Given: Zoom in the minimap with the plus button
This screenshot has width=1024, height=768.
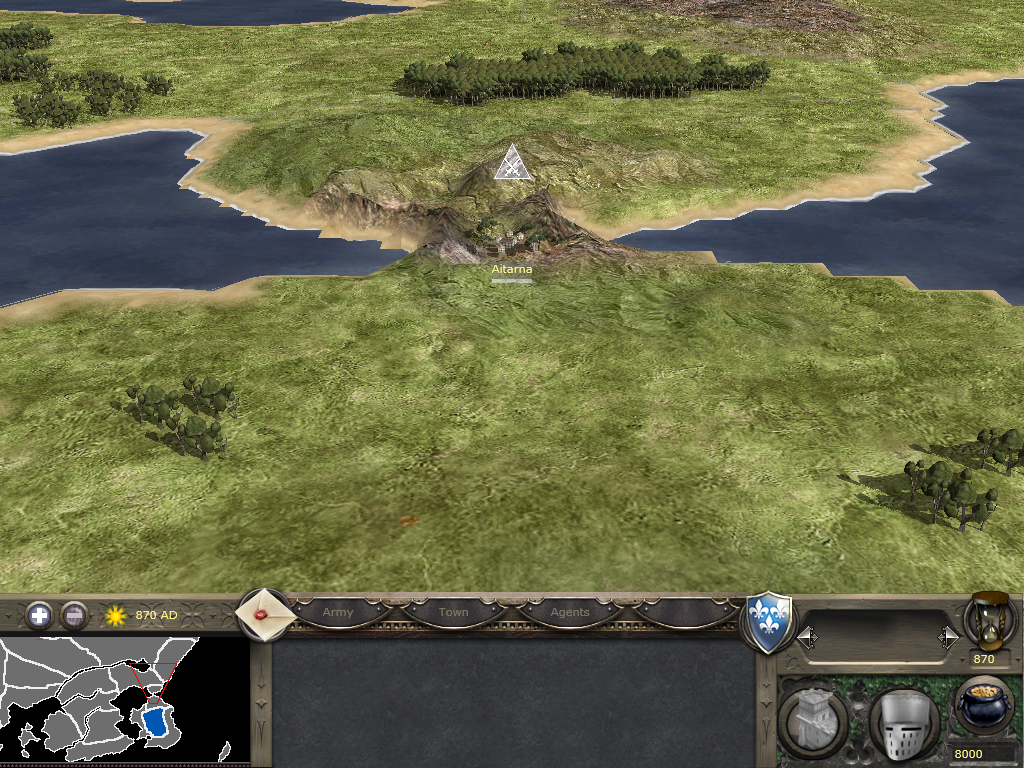Looking at the screenshot, I should pos(39,614).
